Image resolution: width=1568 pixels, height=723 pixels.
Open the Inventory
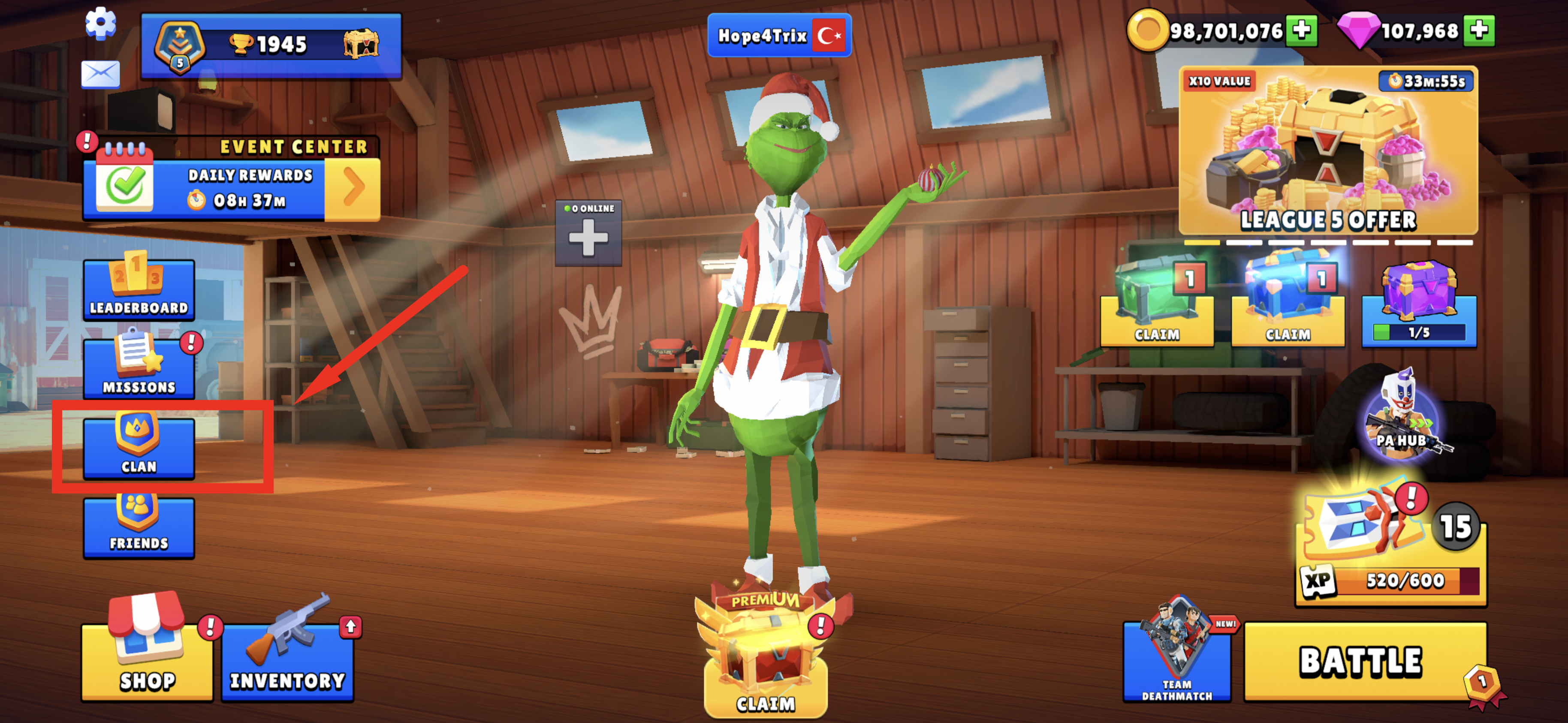(287, 660)
